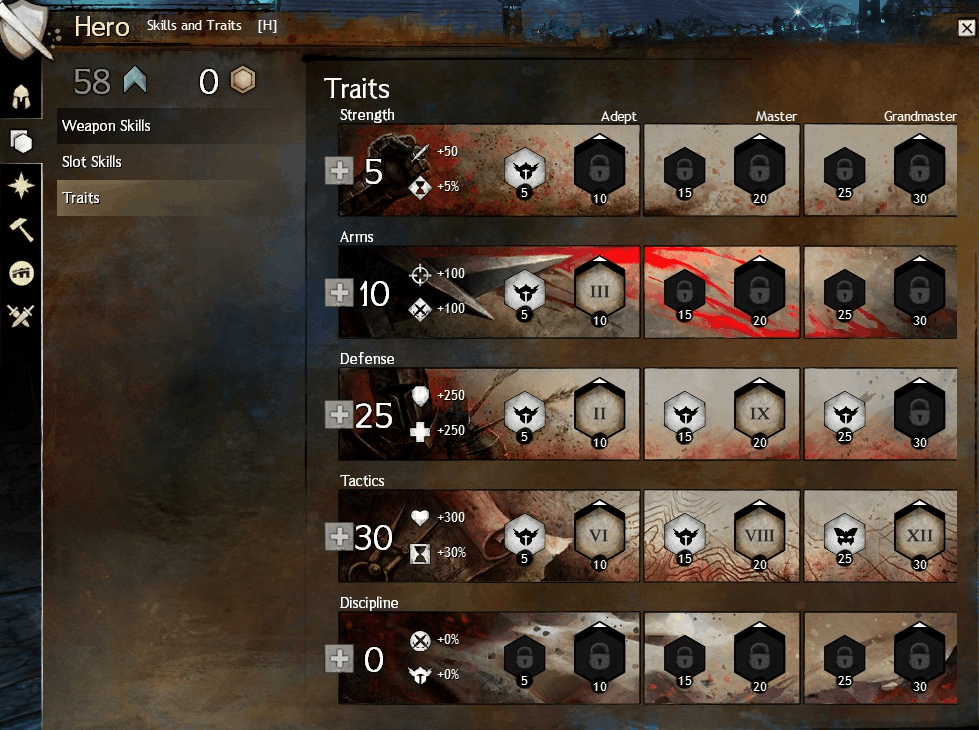Select the Traits menu entry
This screenshot has width=979, height=730.
pos(81,198)
